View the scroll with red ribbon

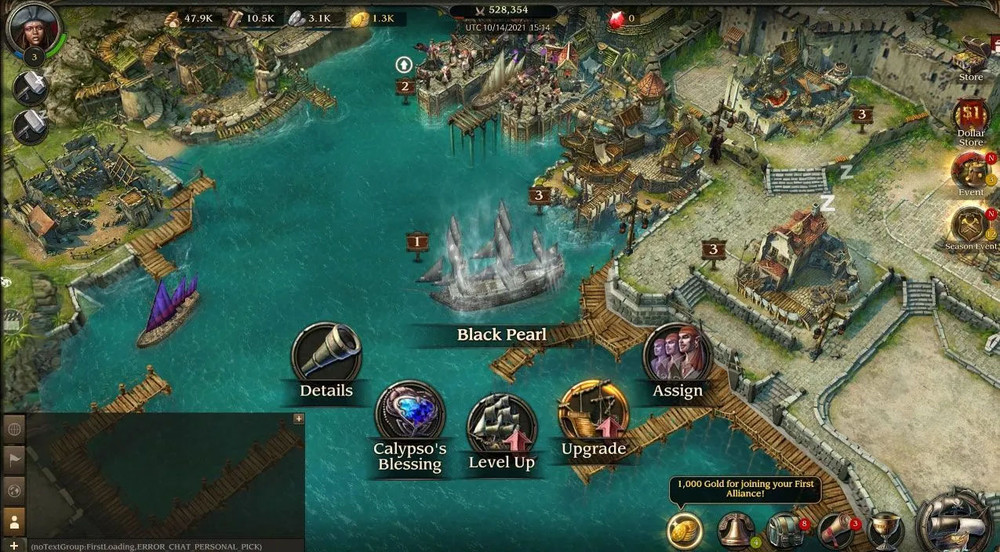[x=835, y=530]
